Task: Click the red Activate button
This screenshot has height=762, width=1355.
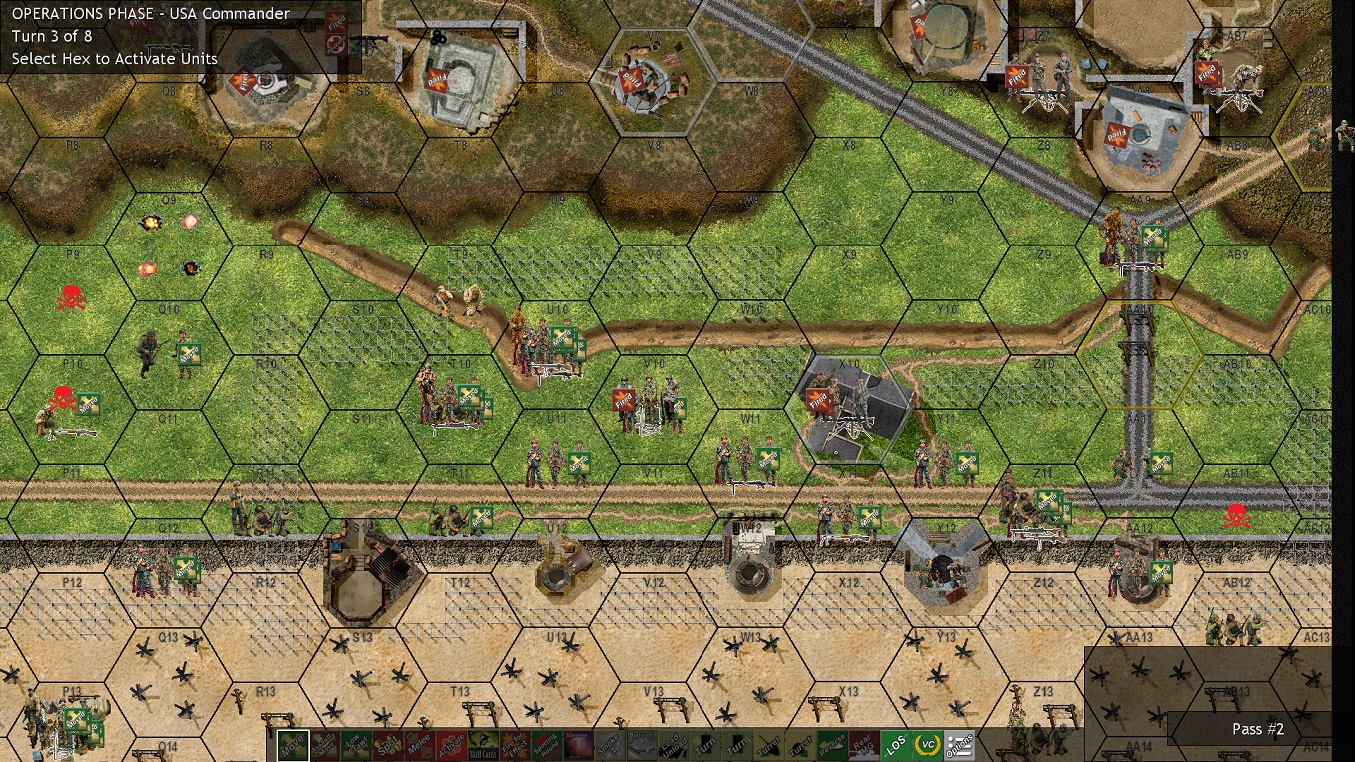Action: [451, 746]
